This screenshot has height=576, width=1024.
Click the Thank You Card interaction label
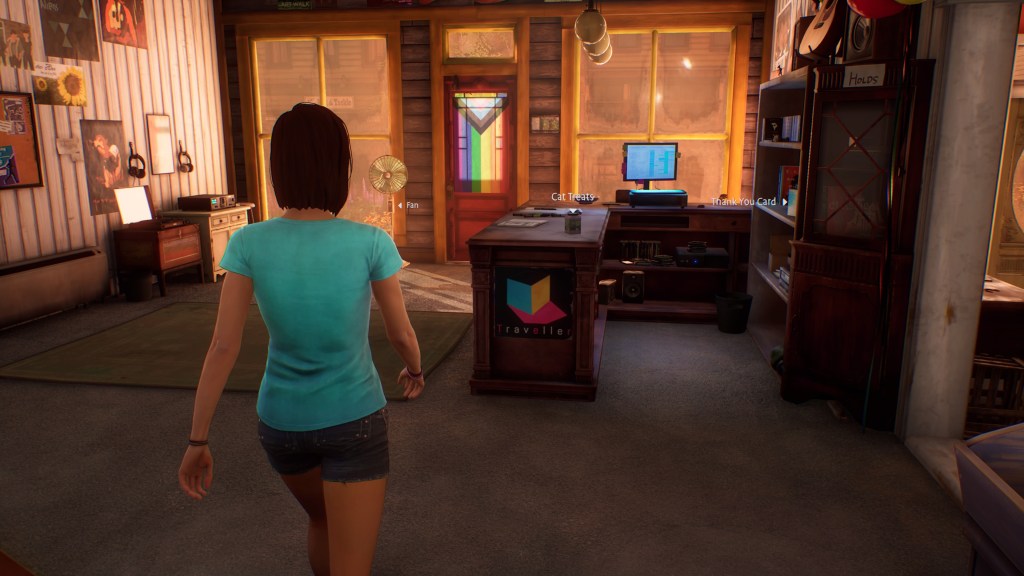click(x=744, y=202)
